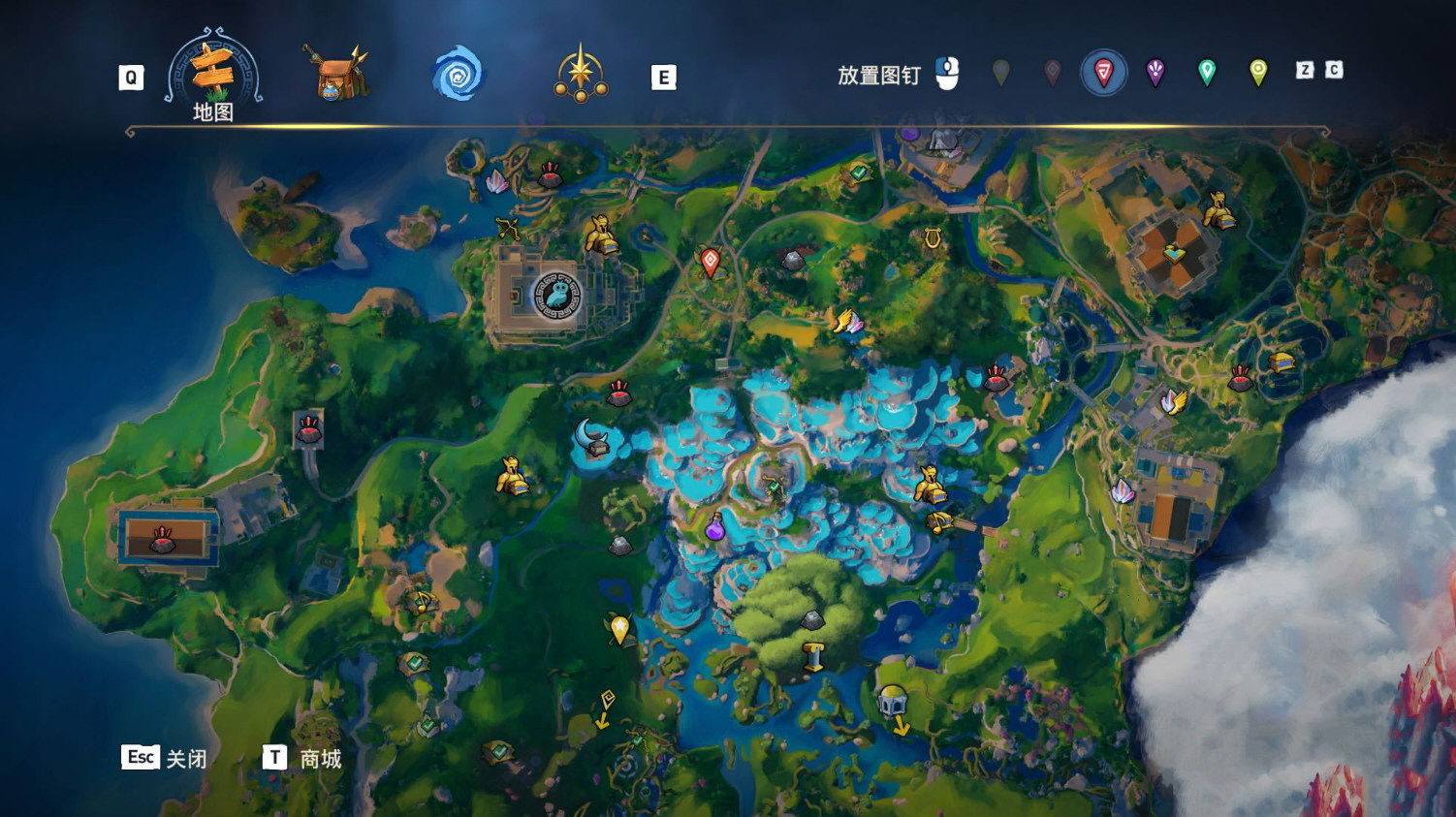Select the golden lyre map marker
Image resolution: width=1456 pixels, height=817 pixels.
coord(933,237)
